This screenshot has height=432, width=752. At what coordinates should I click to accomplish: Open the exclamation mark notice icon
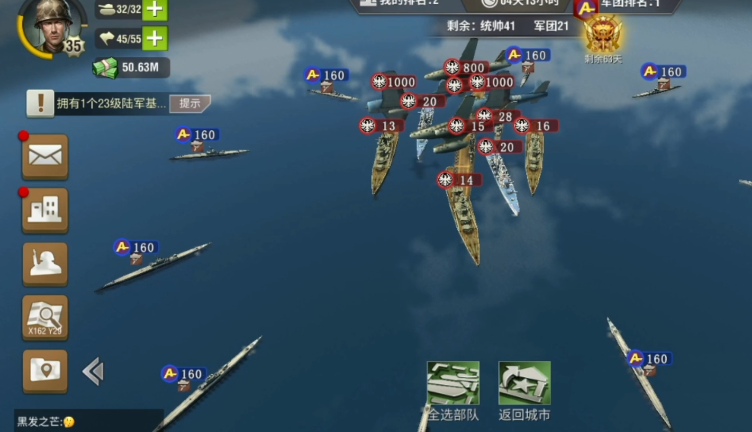coord(41,102)
